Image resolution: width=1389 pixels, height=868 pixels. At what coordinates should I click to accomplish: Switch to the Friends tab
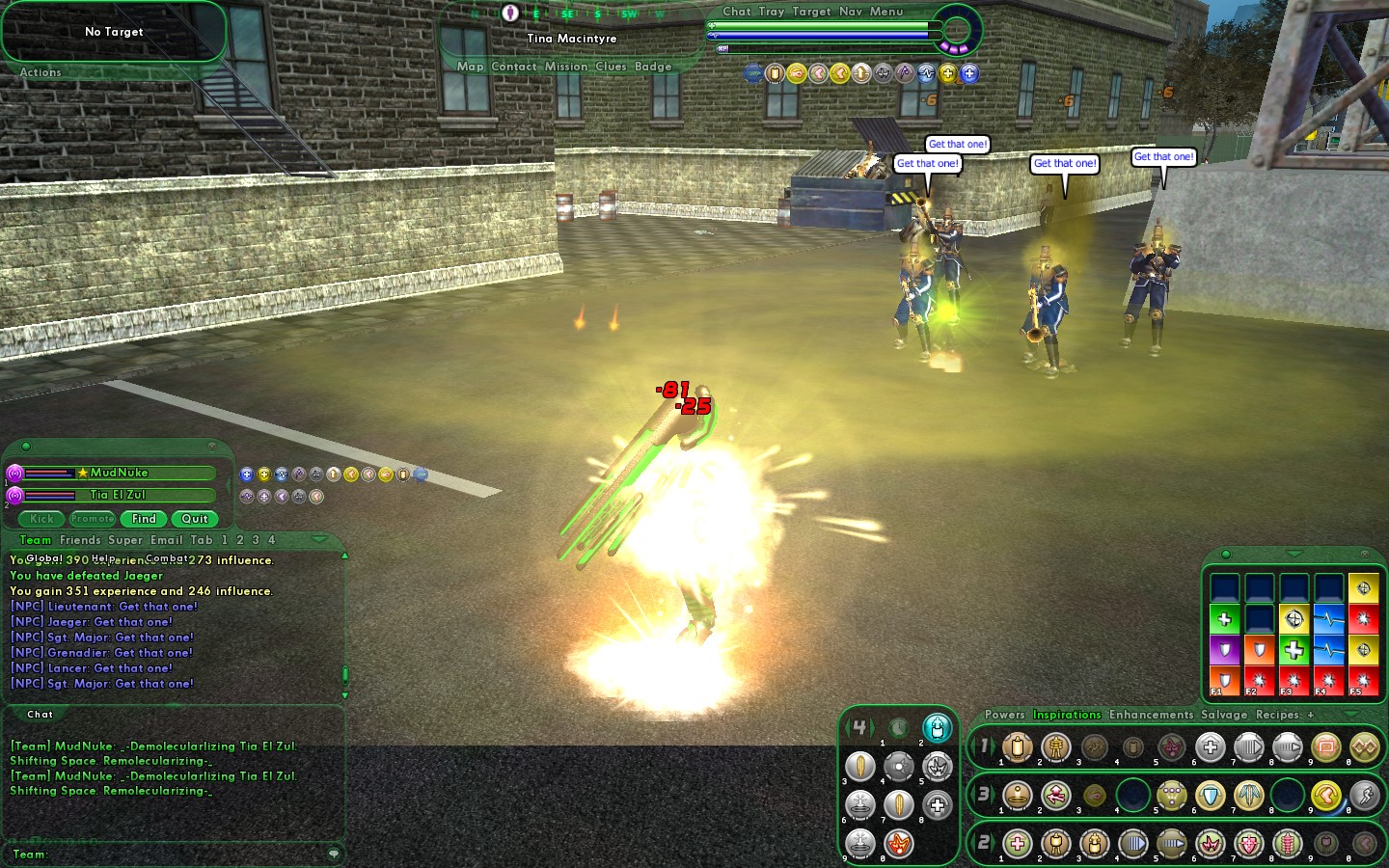point(80,540)
